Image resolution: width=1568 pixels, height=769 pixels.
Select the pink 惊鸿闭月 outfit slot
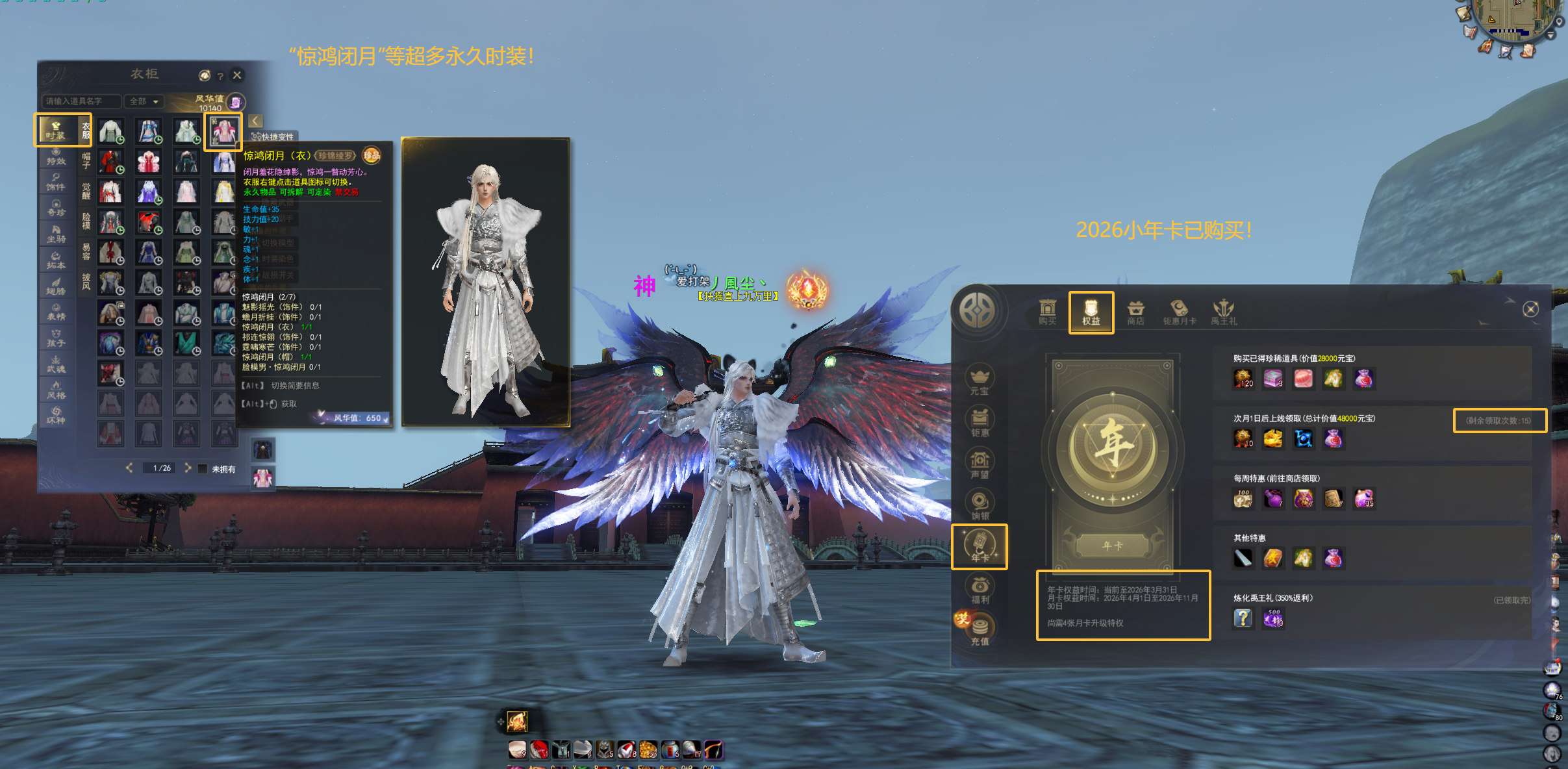pyautogui.click(x=223, y=131)
